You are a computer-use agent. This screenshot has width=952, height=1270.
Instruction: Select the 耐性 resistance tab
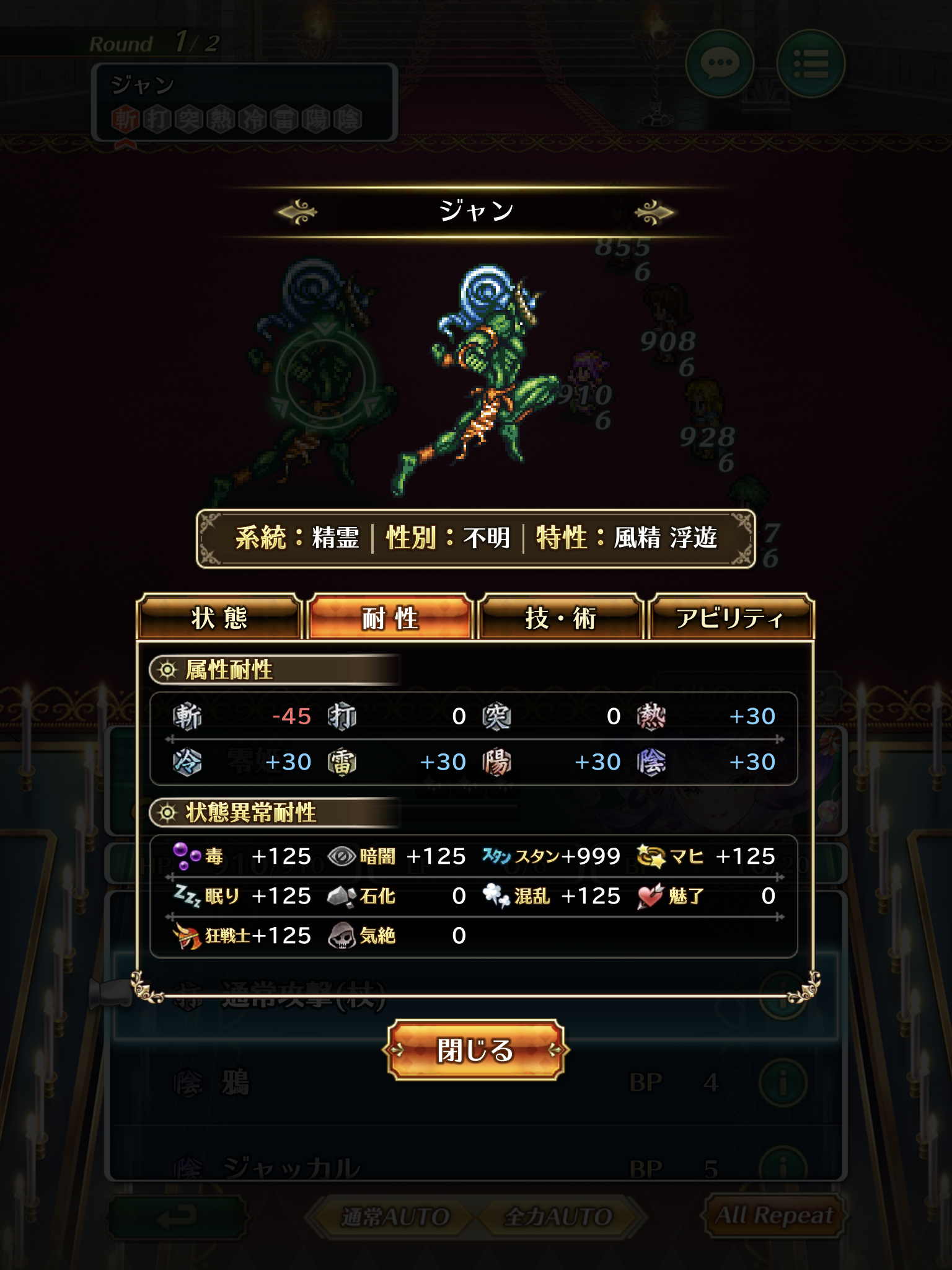[x=390, y=618]
